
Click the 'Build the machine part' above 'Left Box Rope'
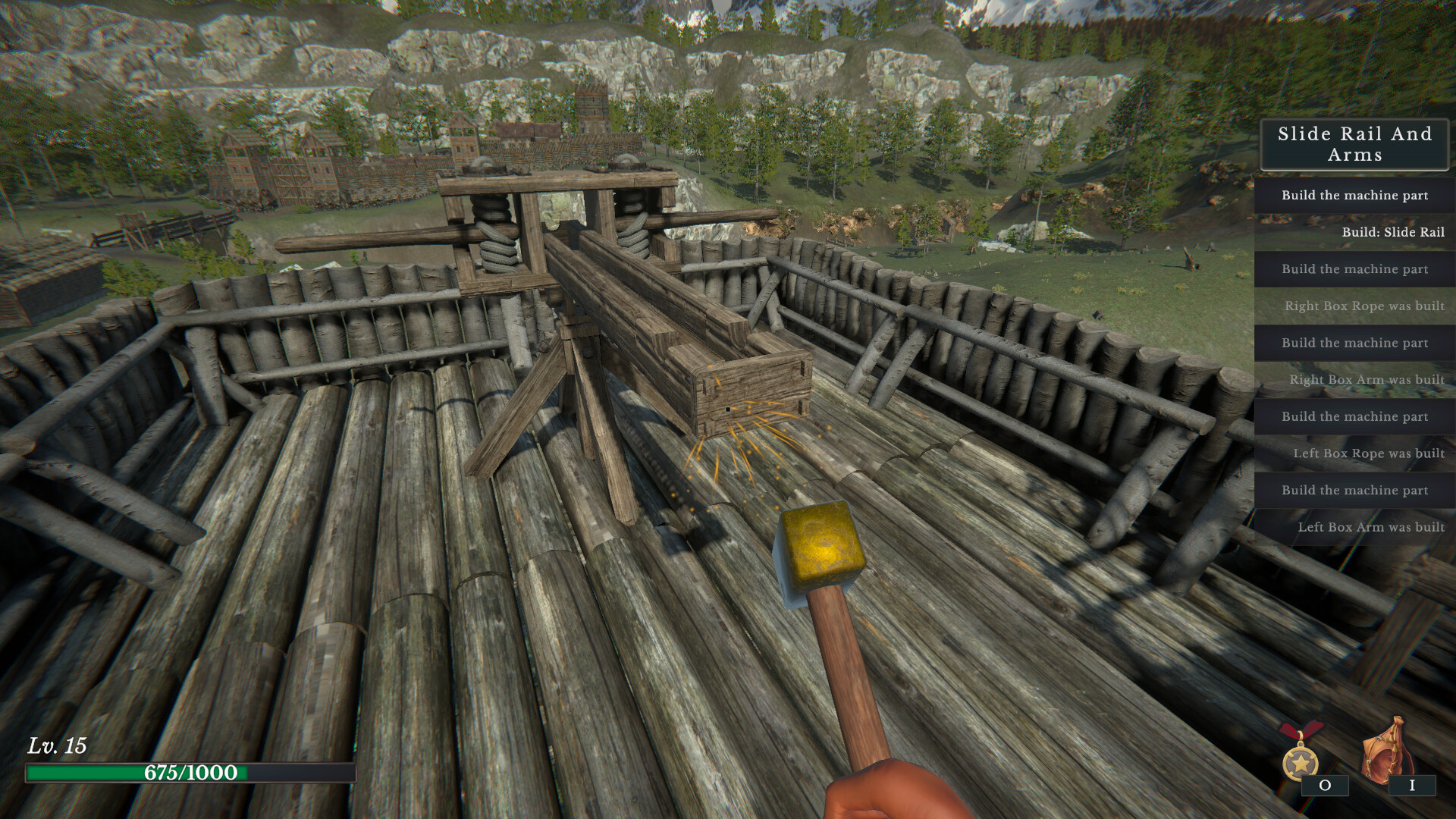[x=1354, y=416]
